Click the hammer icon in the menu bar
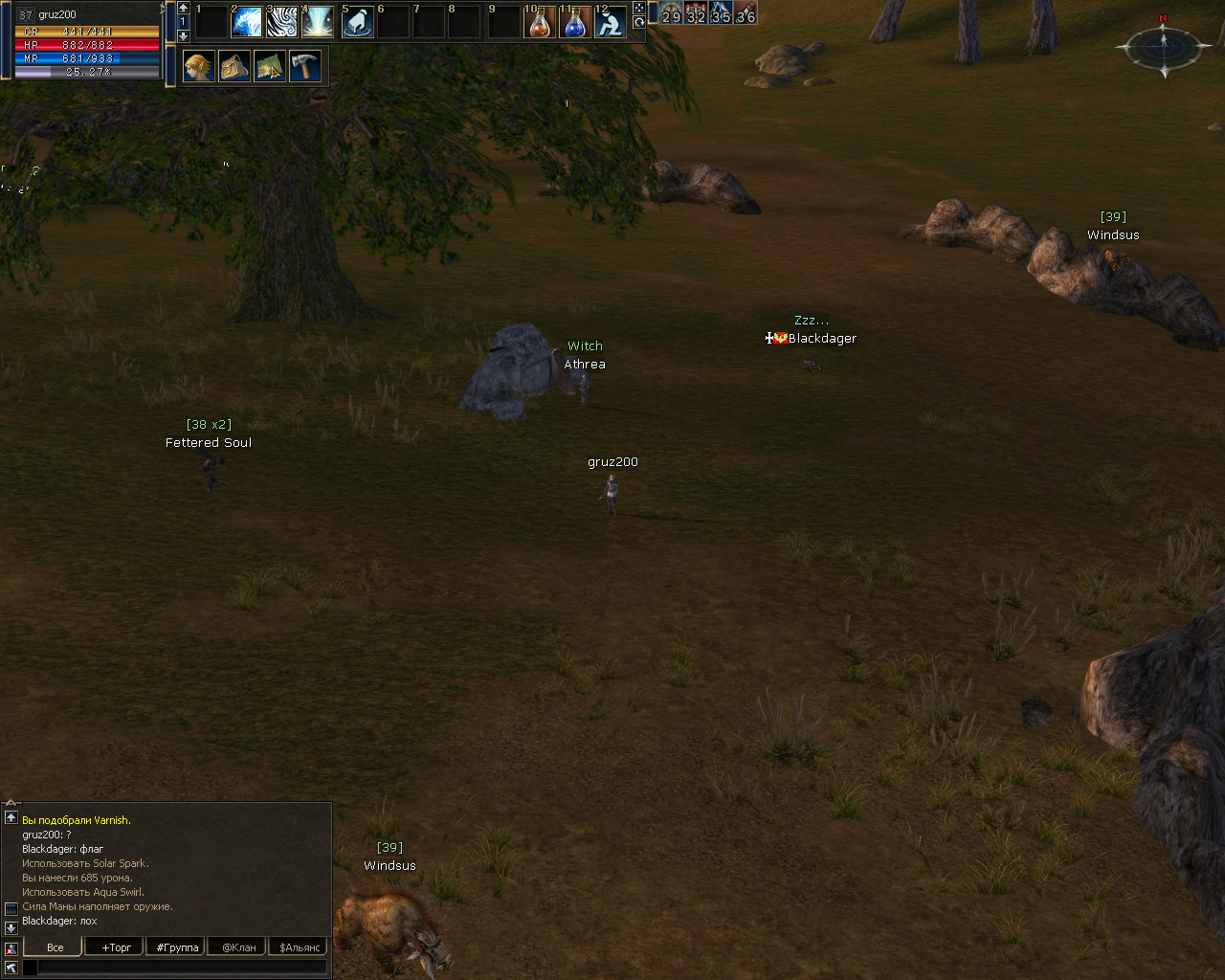Screen dimensions: 1225x980 305,67
